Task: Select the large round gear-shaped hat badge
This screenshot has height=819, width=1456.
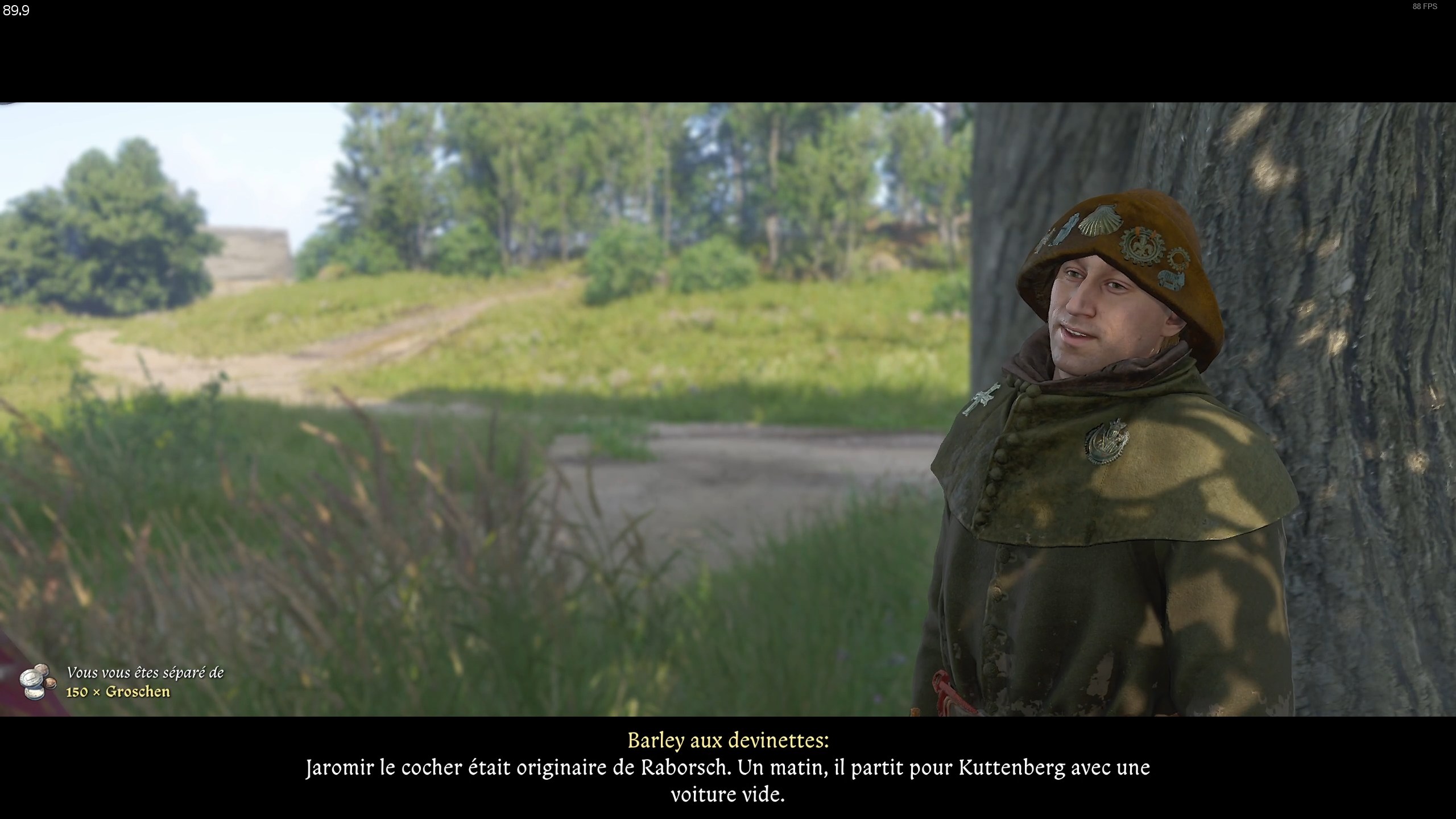Action: pyautogui.click(x=1141, y=246)
